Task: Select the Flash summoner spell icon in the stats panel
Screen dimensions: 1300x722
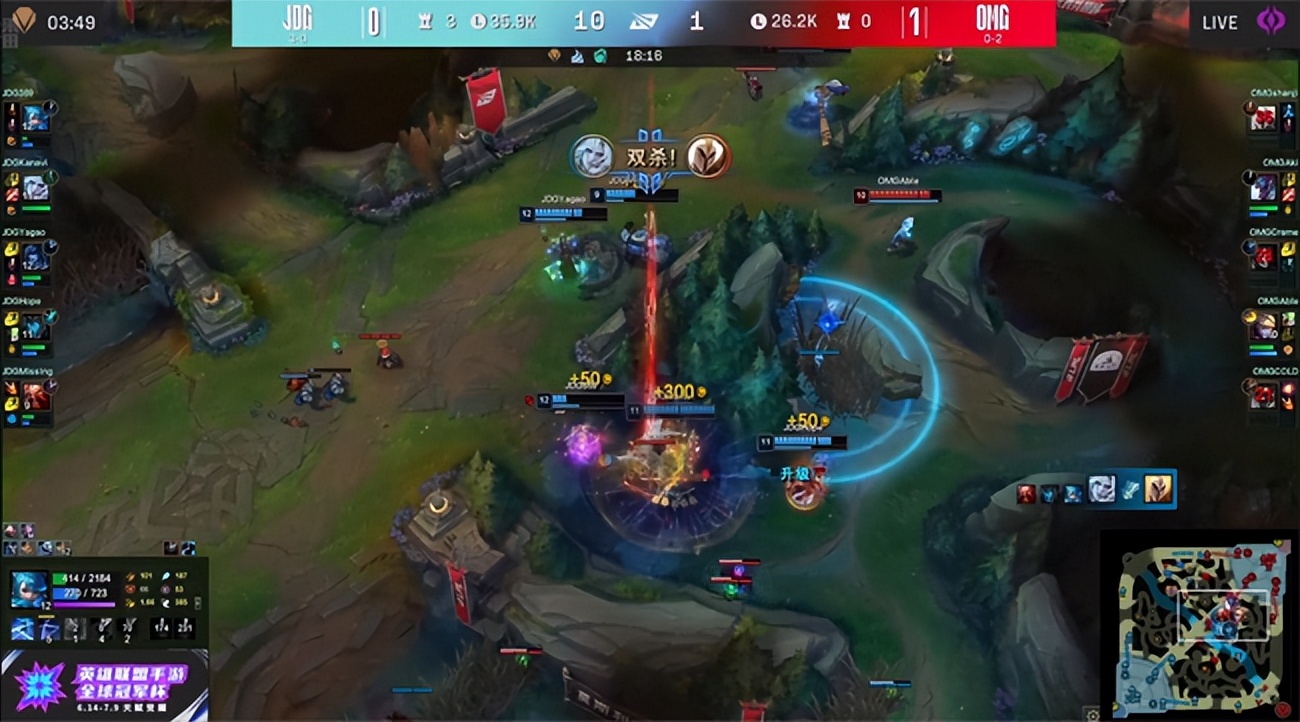Action: (x=160, y=629)
